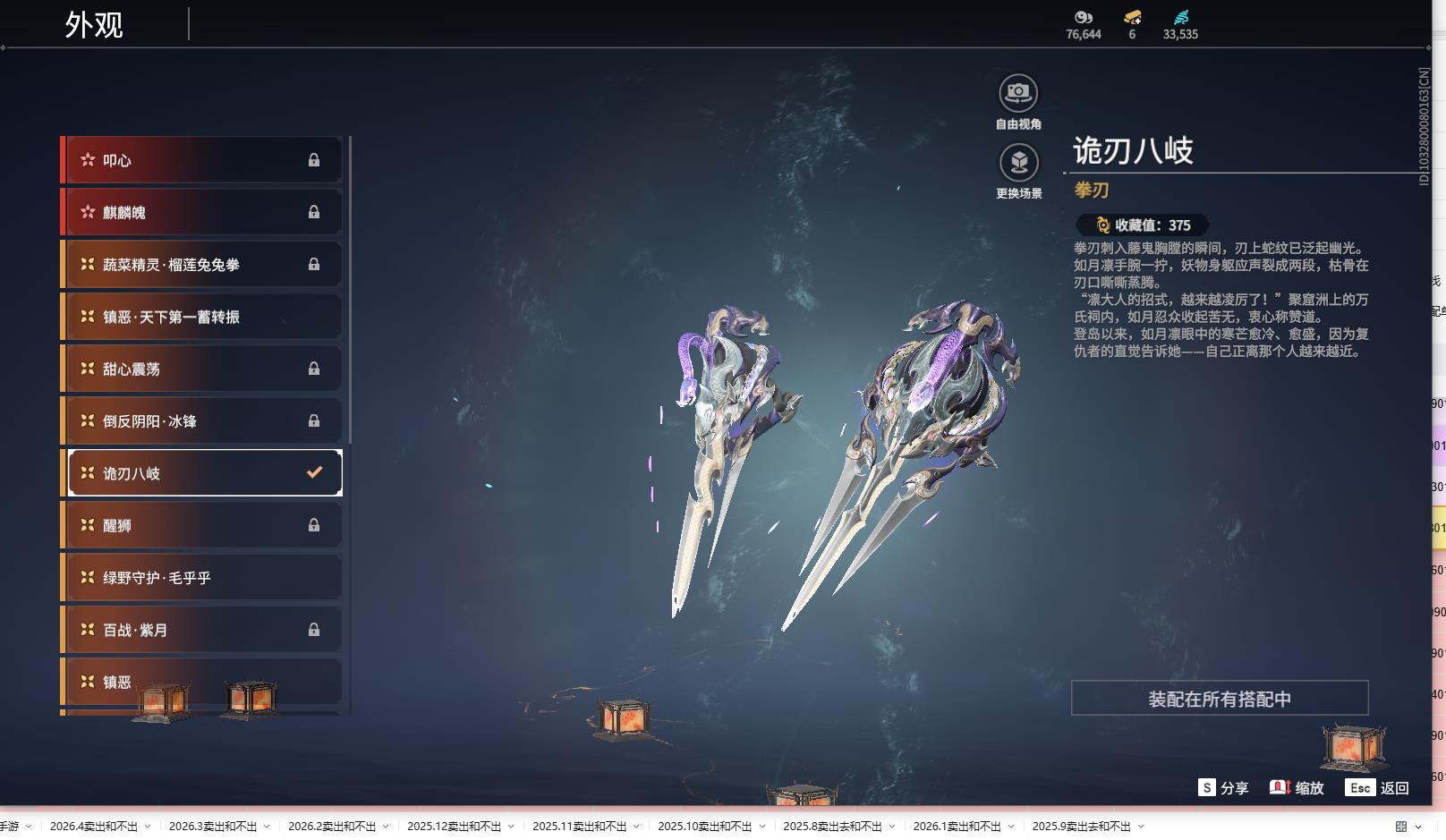Select the 百战·紫月 entry
Image resolution: width=1446 pixels, height=840 pixels.
pyautogui.click(x=201, y=630)
